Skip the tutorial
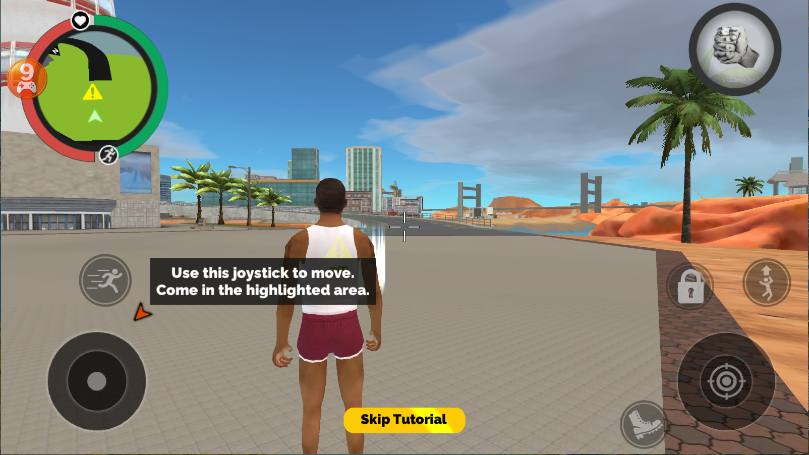The height and width of the screenshot is (455, 809). click(x=404, y=420)
